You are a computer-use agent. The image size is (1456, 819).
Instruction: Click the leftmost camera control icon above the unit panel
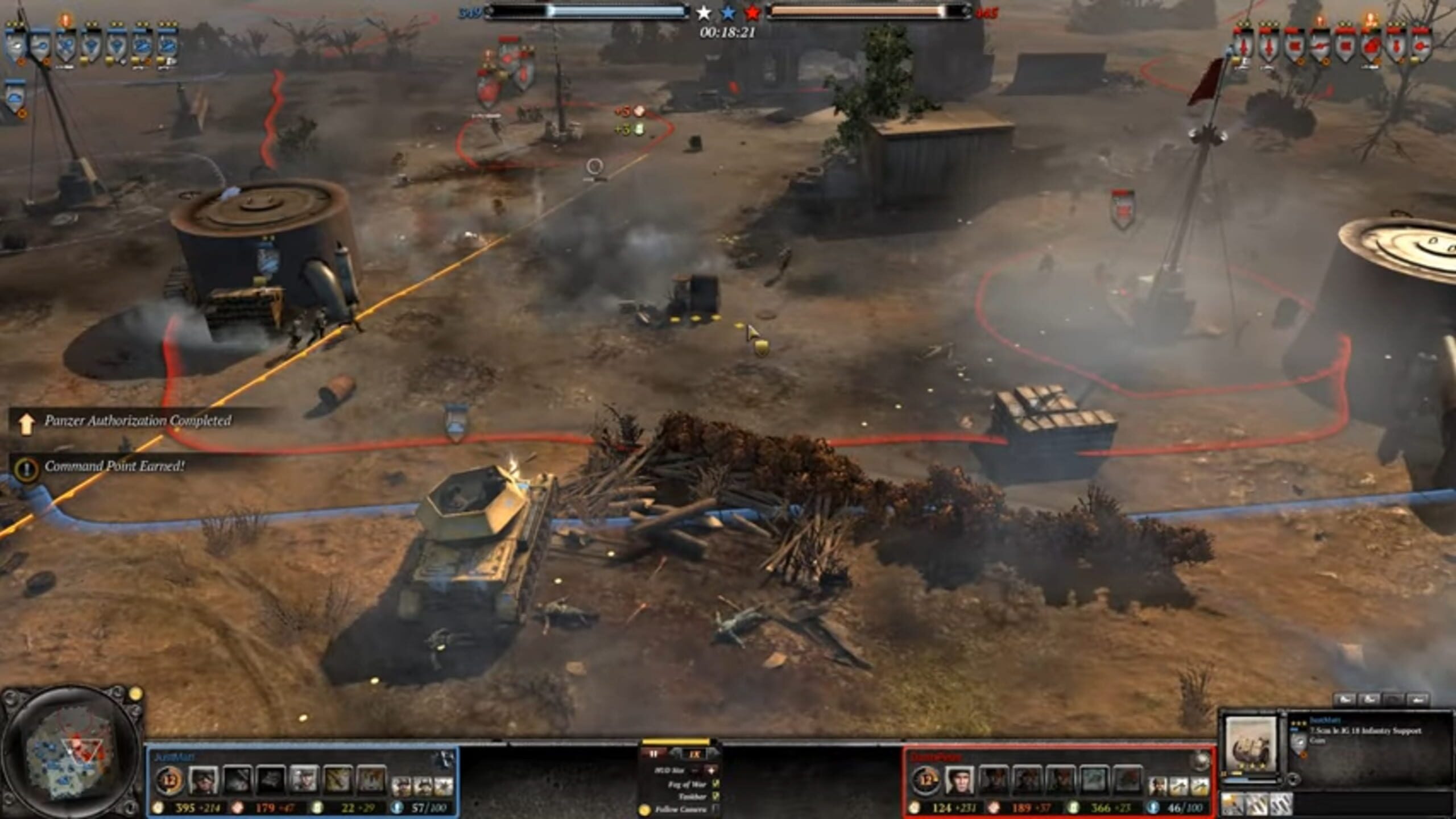1345,700
